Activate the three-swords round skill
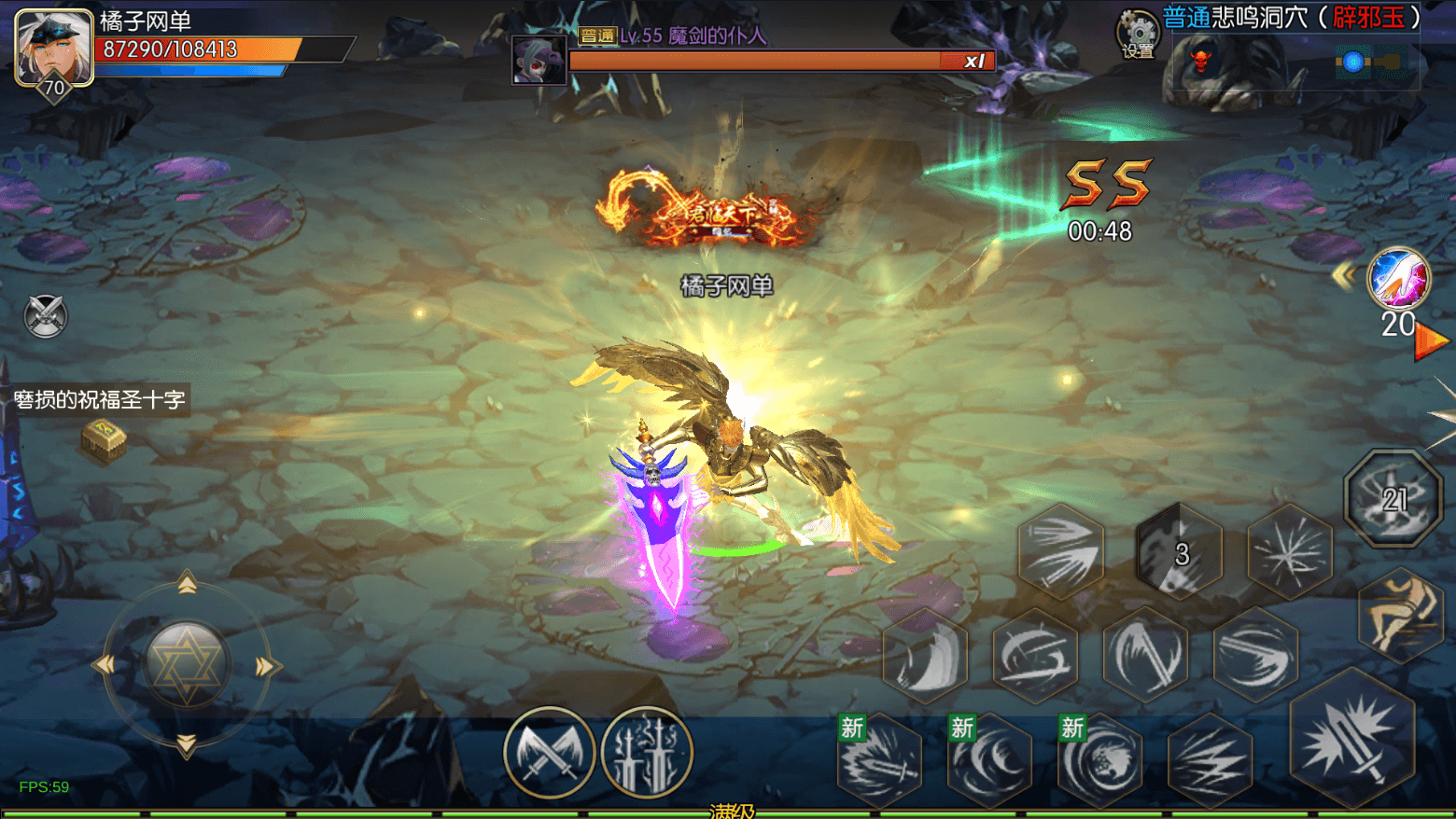 point(647,752)
